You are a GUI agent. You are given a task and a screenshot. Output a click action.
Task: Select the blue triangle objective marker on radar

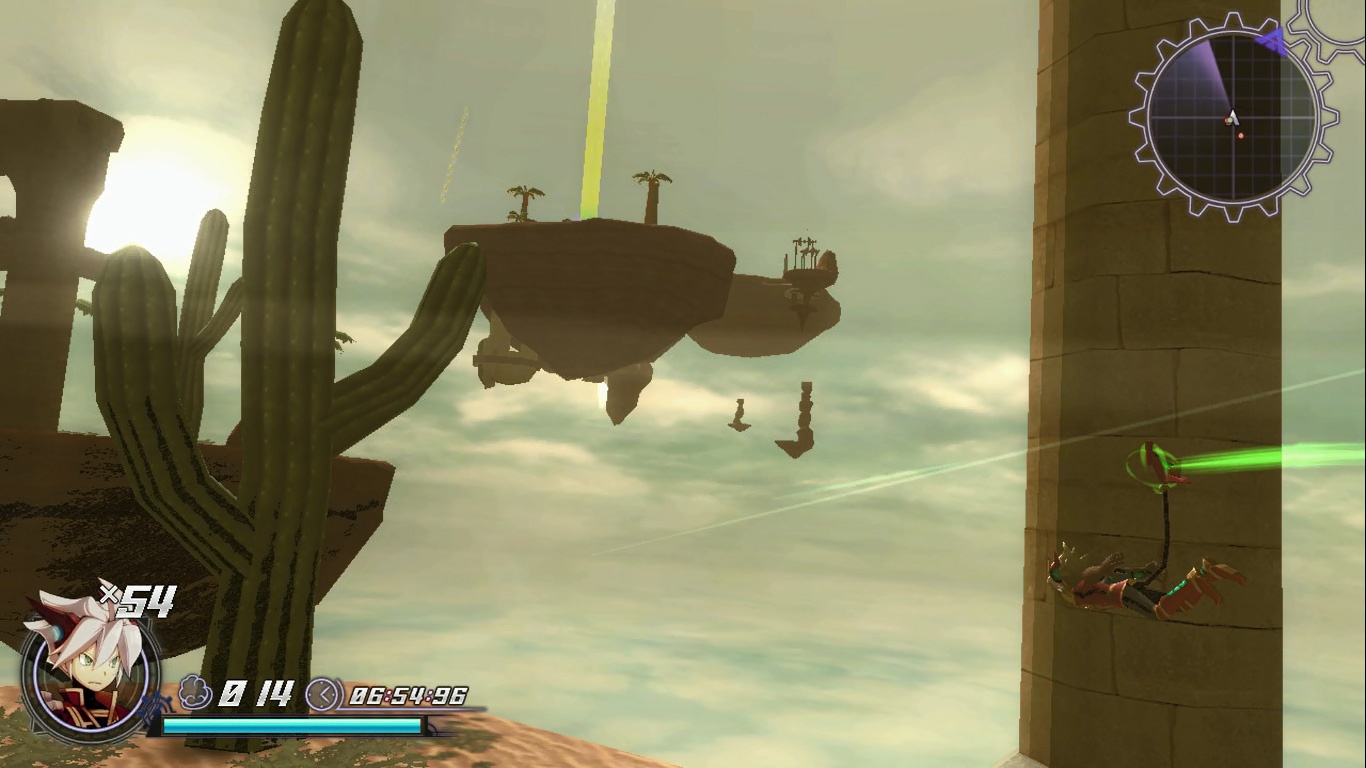(x=1272, y=42)
